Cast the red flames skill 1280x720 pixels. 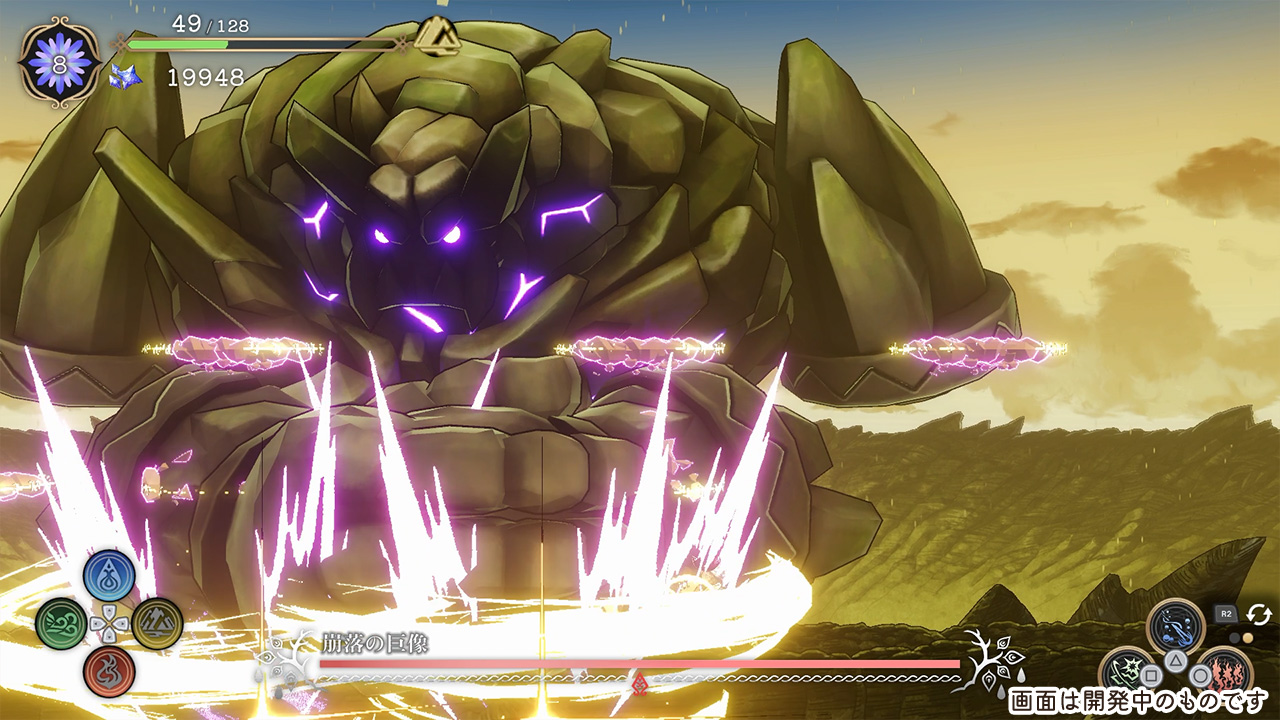pyautogui.click(x=1223, y=674)
